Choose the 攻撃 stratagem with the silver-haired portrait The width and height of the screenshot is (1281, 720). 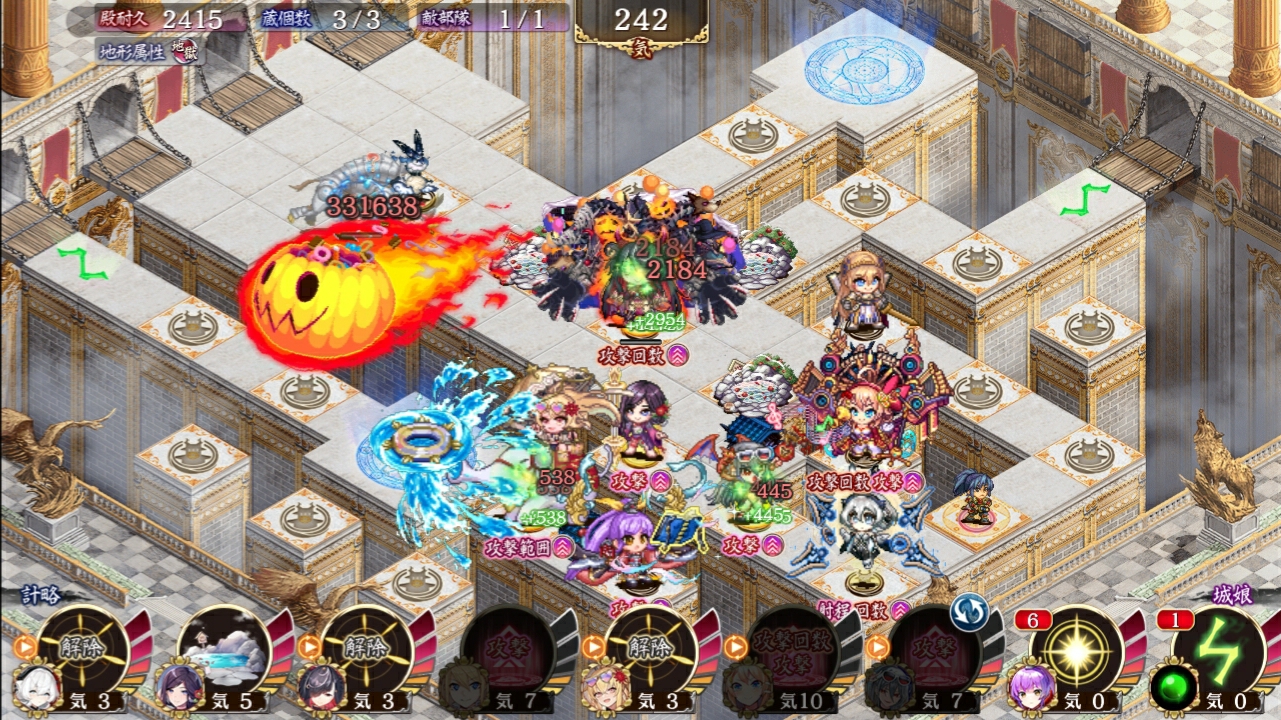(934, 648)
